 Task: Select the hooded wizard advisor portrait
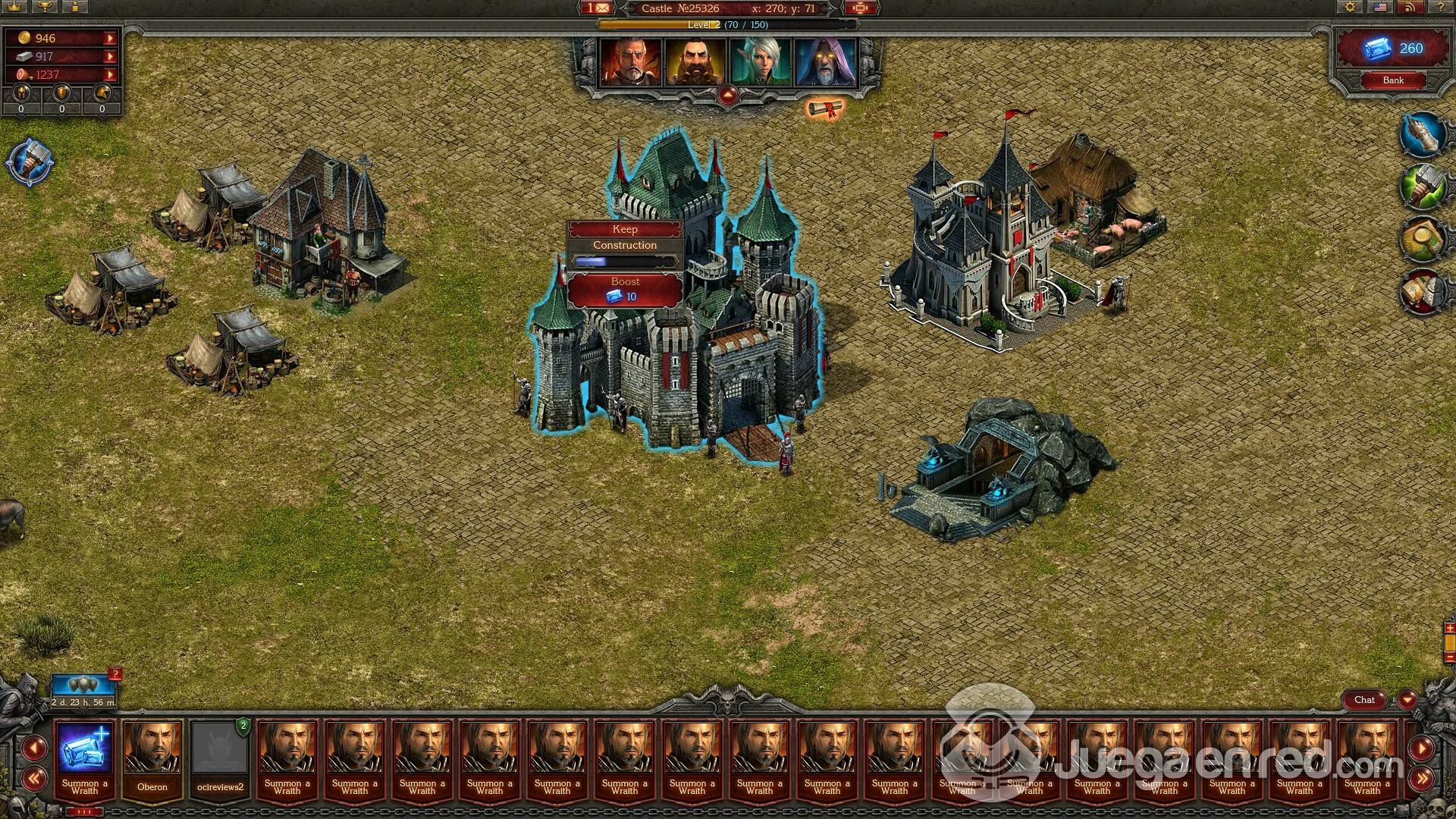tap(825, 62)
